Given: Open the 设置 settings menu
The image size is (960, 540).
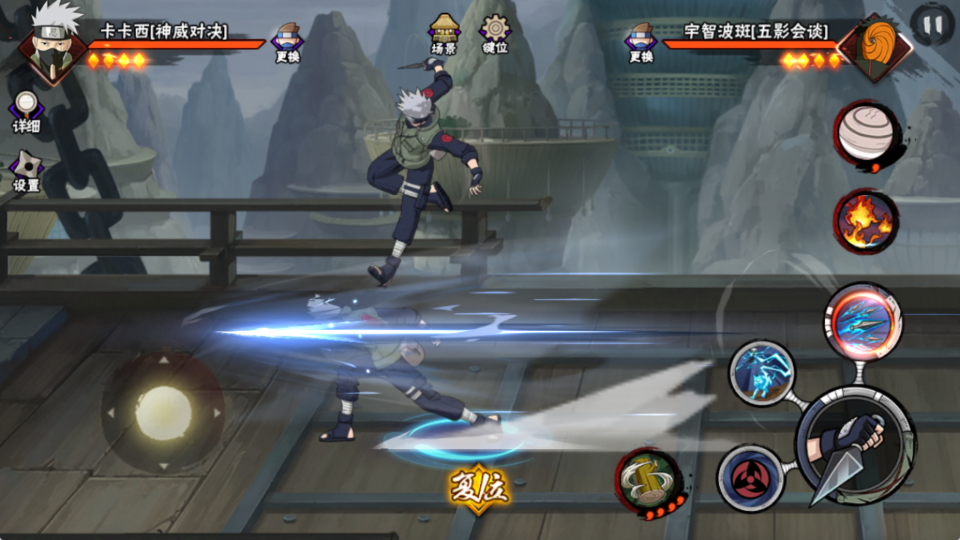Looking at the screenshot, I should click(26, 172).
